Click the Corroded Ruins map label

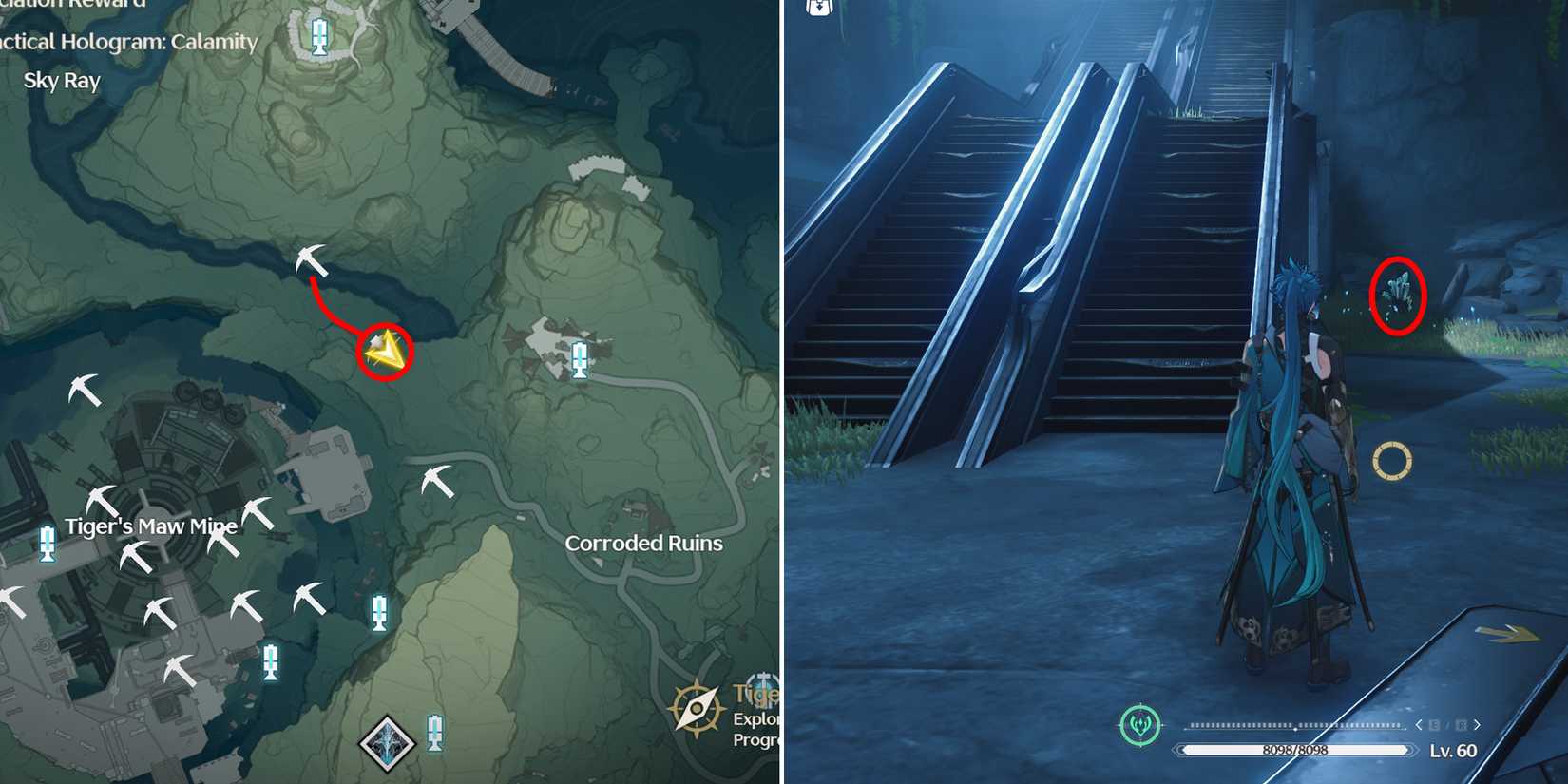(x=643, y=544)
